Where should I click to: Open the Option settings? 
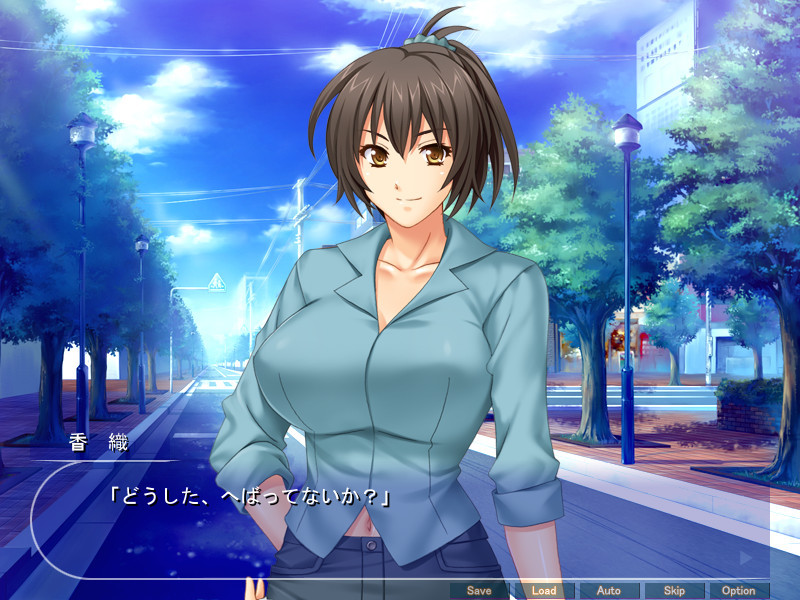(738, 591)
